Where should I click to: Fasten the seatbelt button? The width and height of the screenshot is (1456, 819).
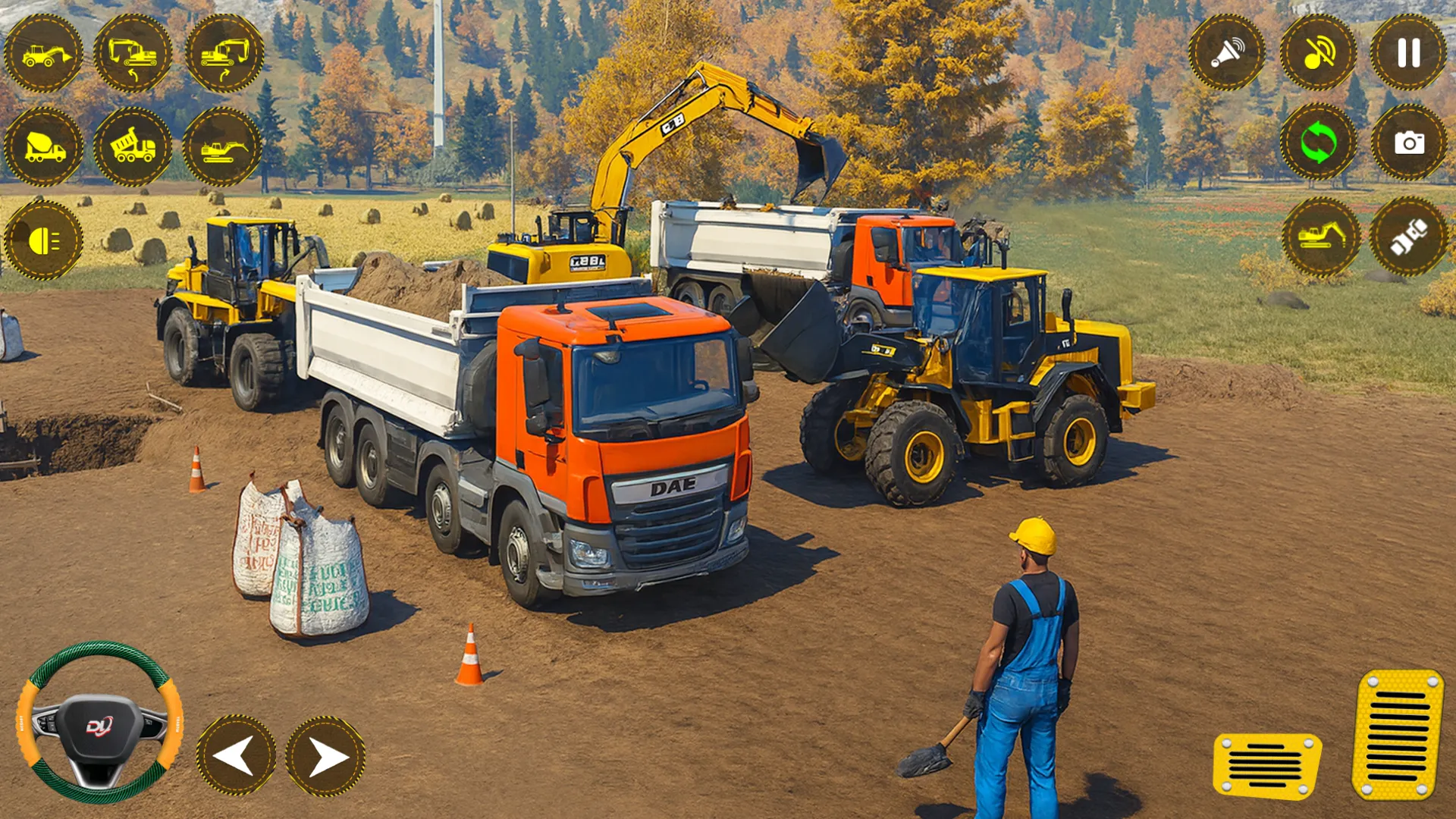tap(1408, 237)
